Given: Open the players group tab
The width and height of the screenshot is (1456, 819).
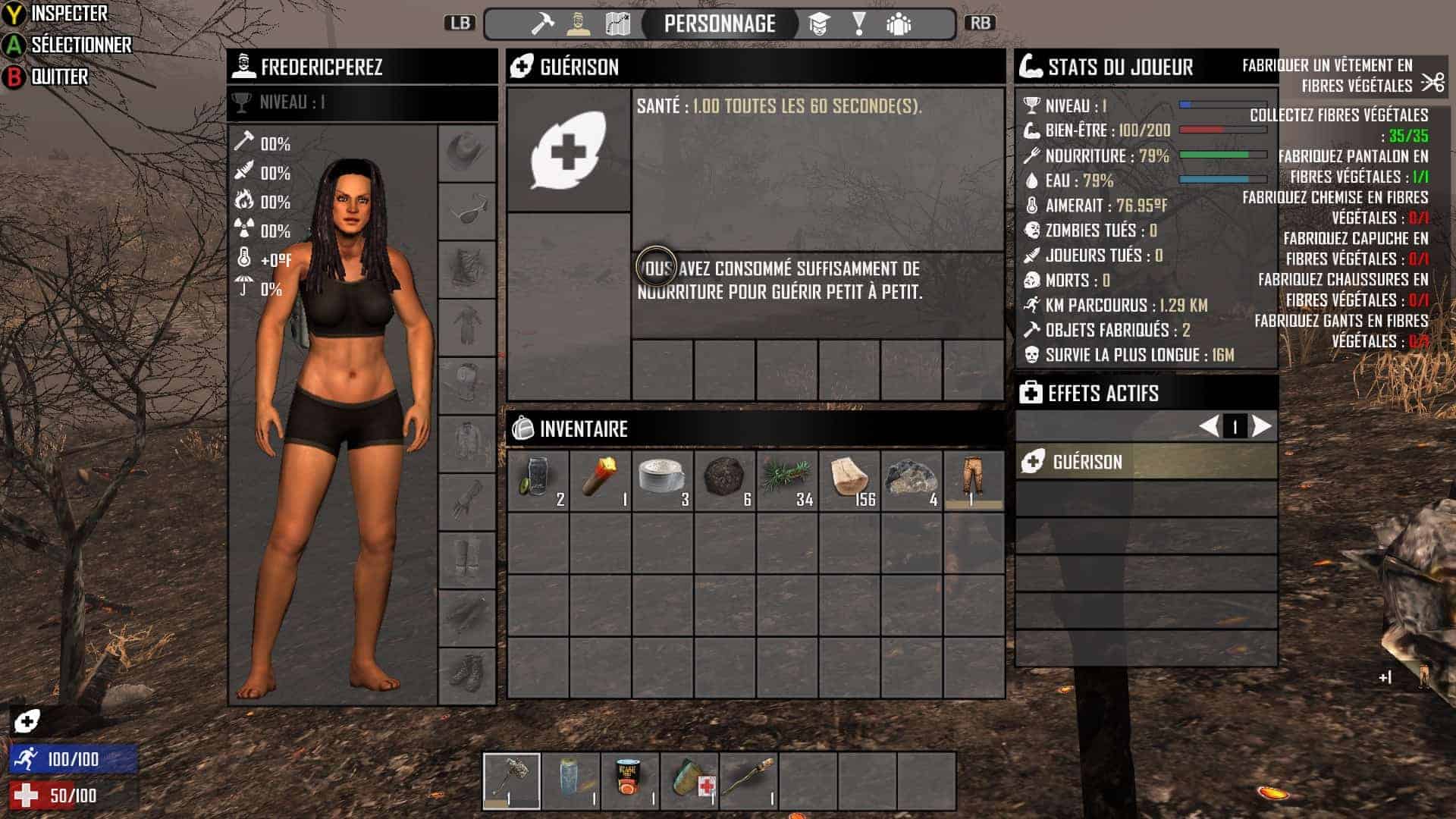Looking at the screenshot, I should tap(899, 24).
